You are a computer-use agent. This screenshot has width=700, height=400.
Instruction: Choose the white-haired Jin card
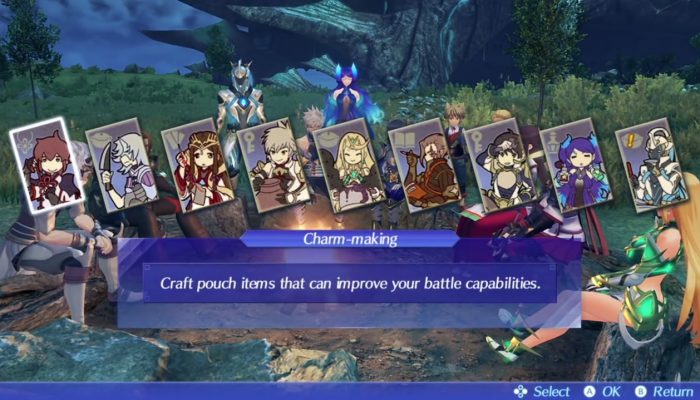[x=117, y=168]
